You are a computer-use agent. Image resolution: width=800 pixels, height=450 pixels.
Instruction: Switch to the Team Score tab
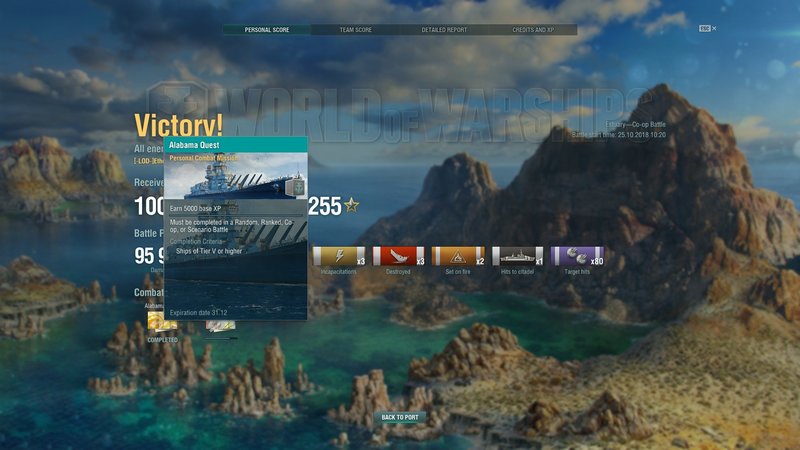(356, 30)
